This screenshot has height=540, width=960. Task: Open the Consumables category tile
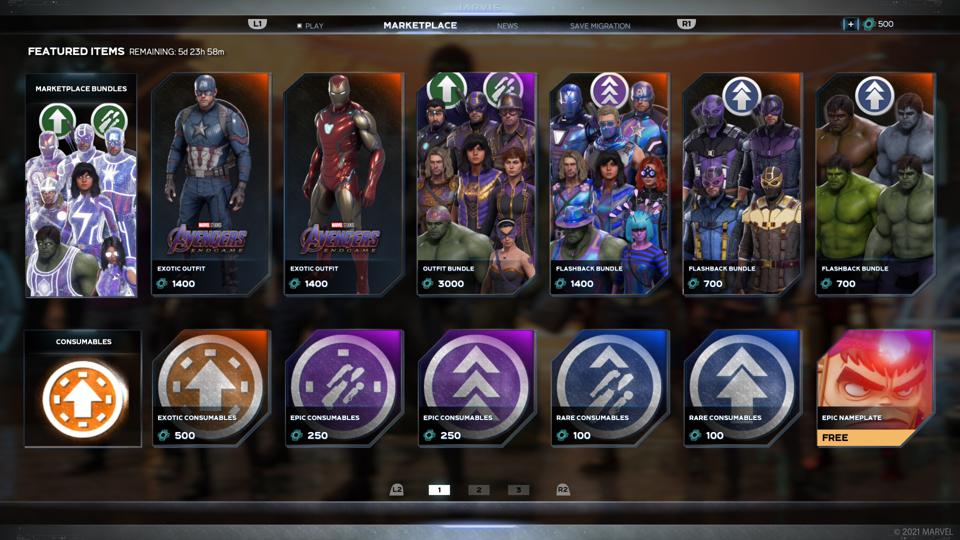click(x=83, y=389)
